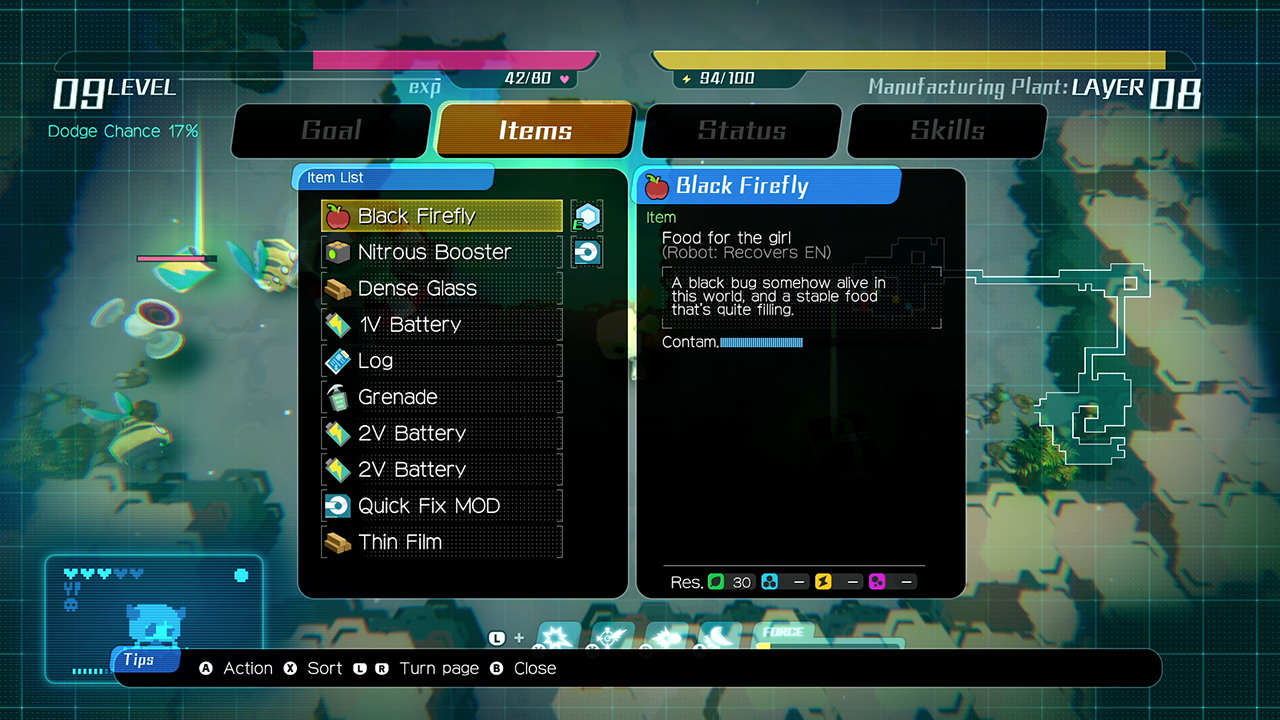Click the Nitrous Booster item icon
This screenshot has width=1280, height=720.
click(337, 252)
